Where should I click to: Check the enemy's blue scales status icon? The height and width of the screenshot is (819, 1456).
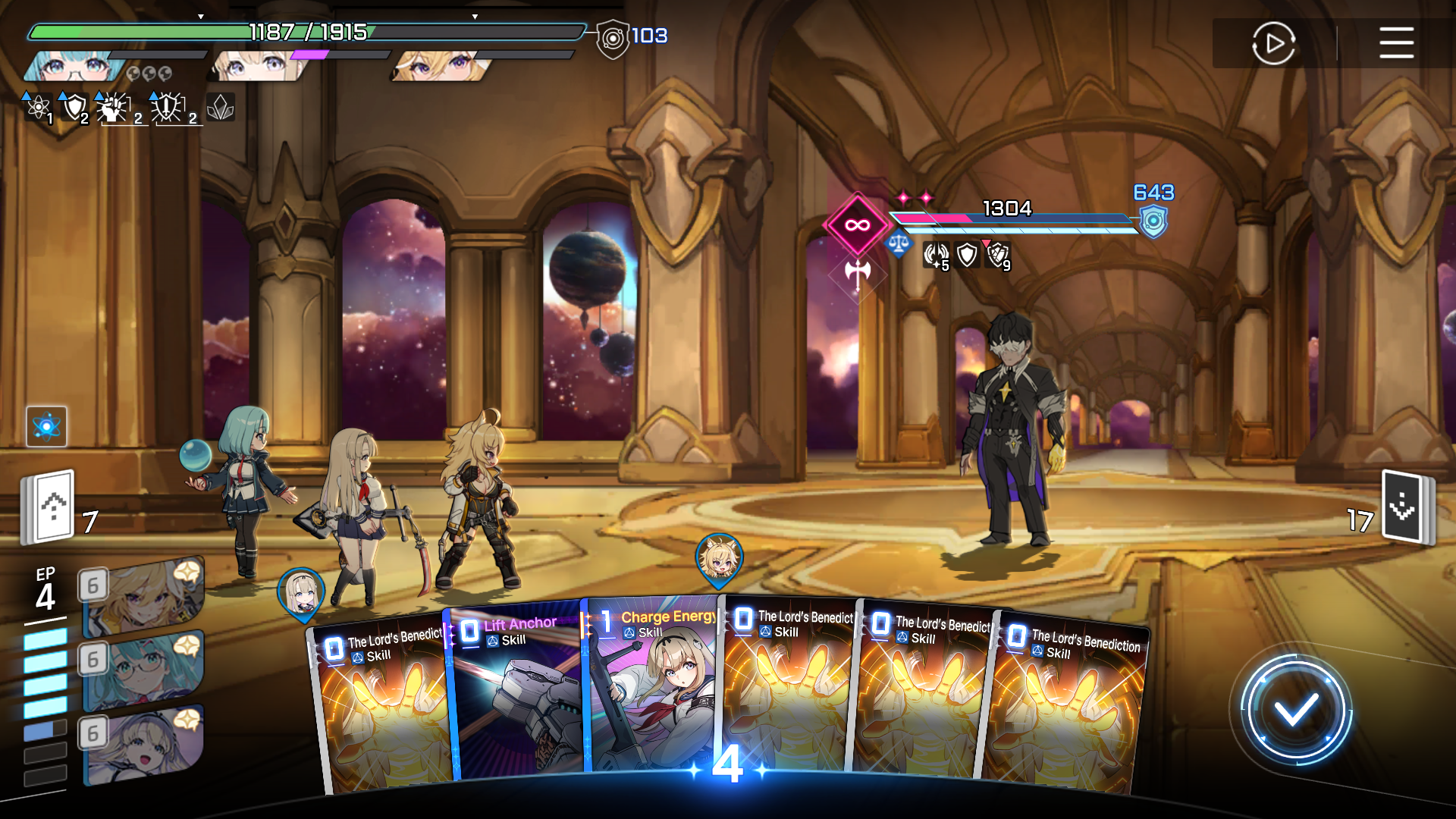coord(899,245)
